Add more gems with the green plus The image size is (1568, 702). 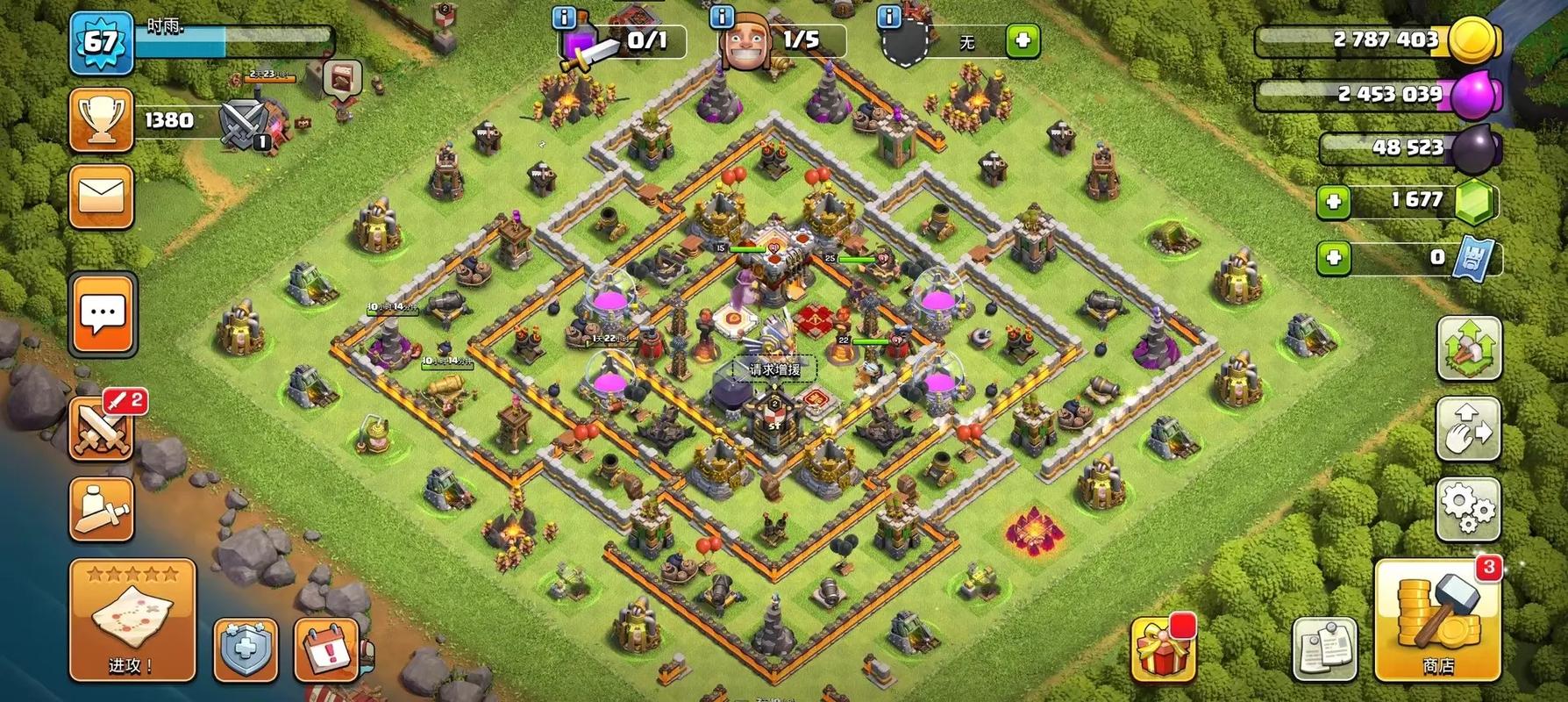pos(1334,202)
